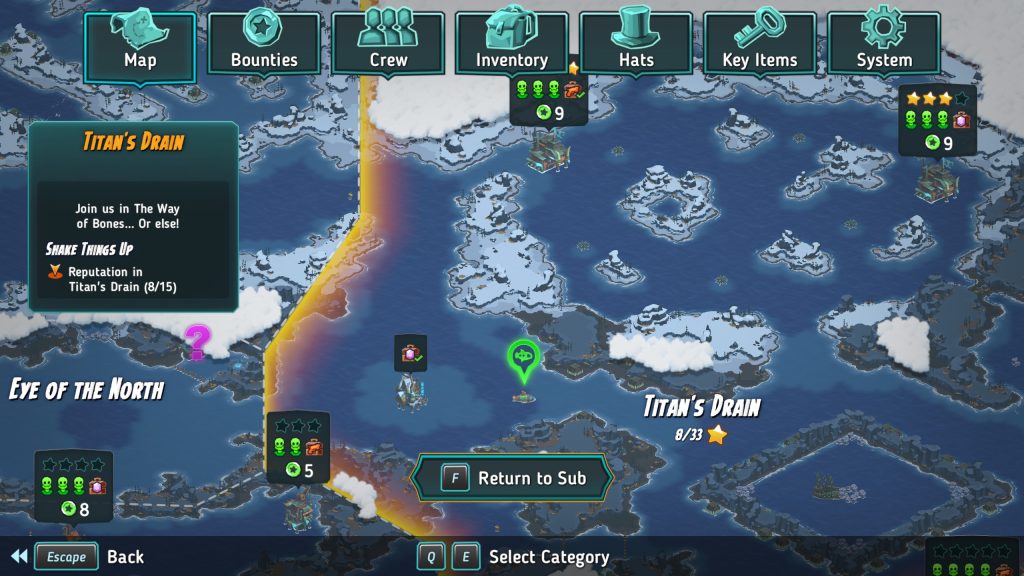Screen dimensions: 1024x576
Task: Open the Hats tab
Action: click(x=636, y=43)
